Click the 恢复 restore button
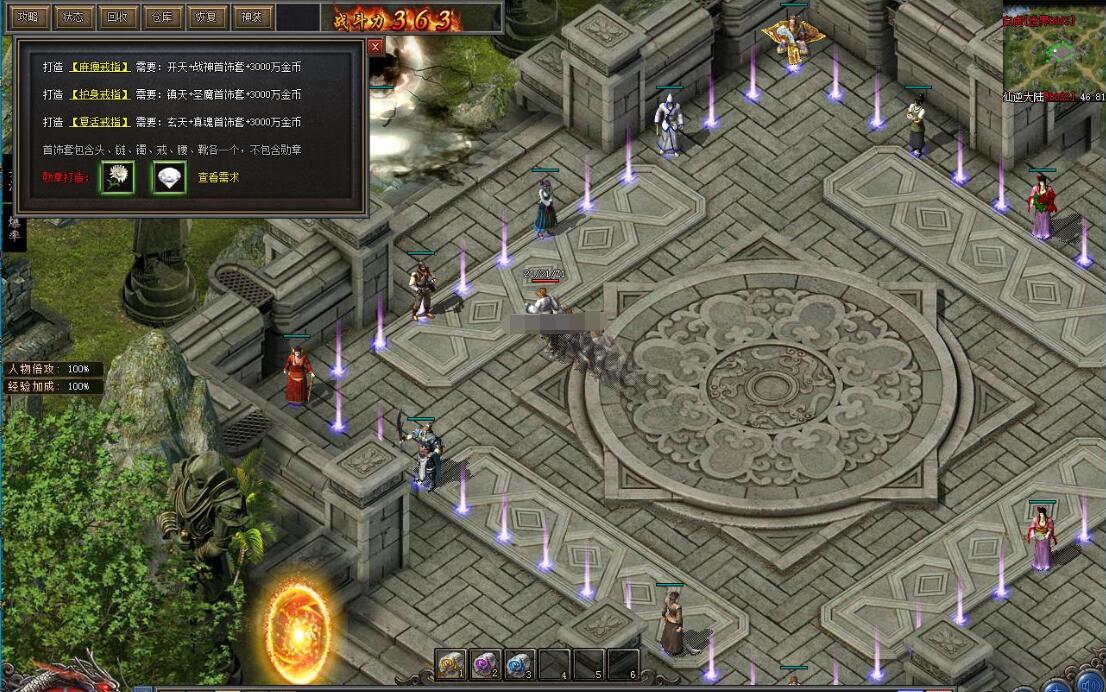1106x692 pixels. coord(206,17)
